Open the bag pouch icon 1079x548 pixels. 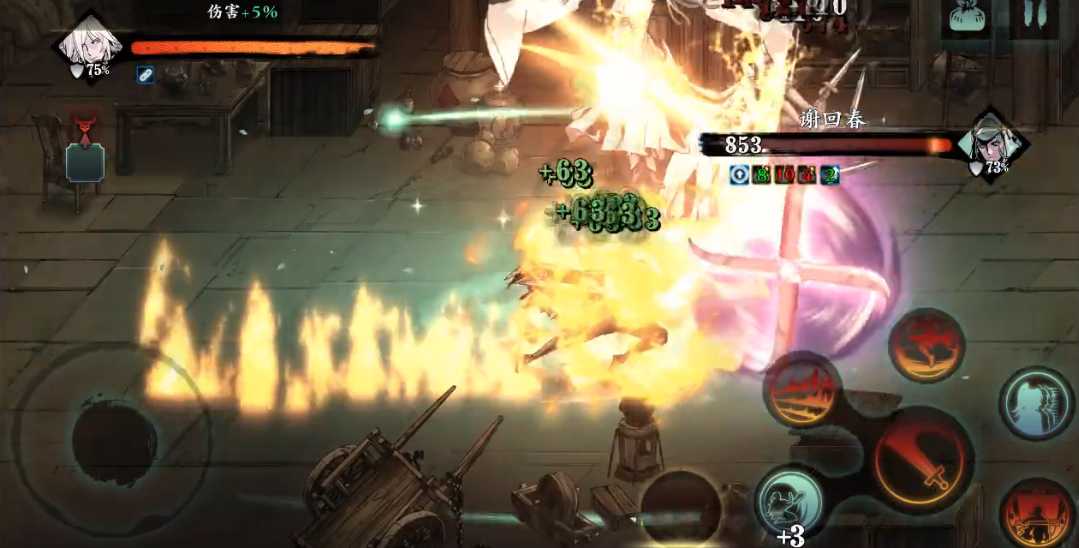[966, 19]
